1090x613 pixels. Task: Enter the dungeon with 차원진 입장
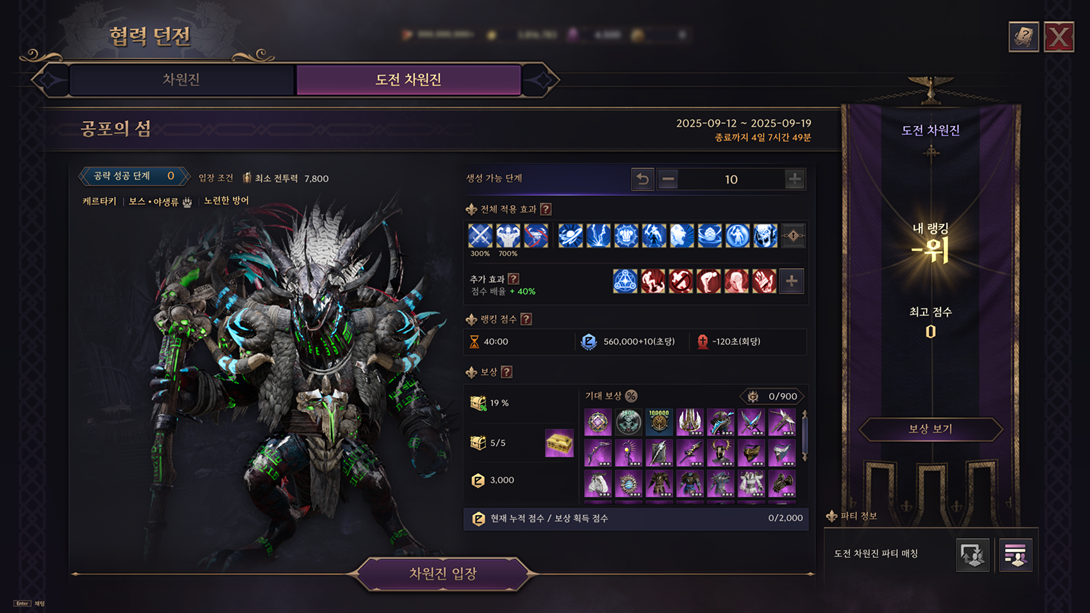[442, 574]
